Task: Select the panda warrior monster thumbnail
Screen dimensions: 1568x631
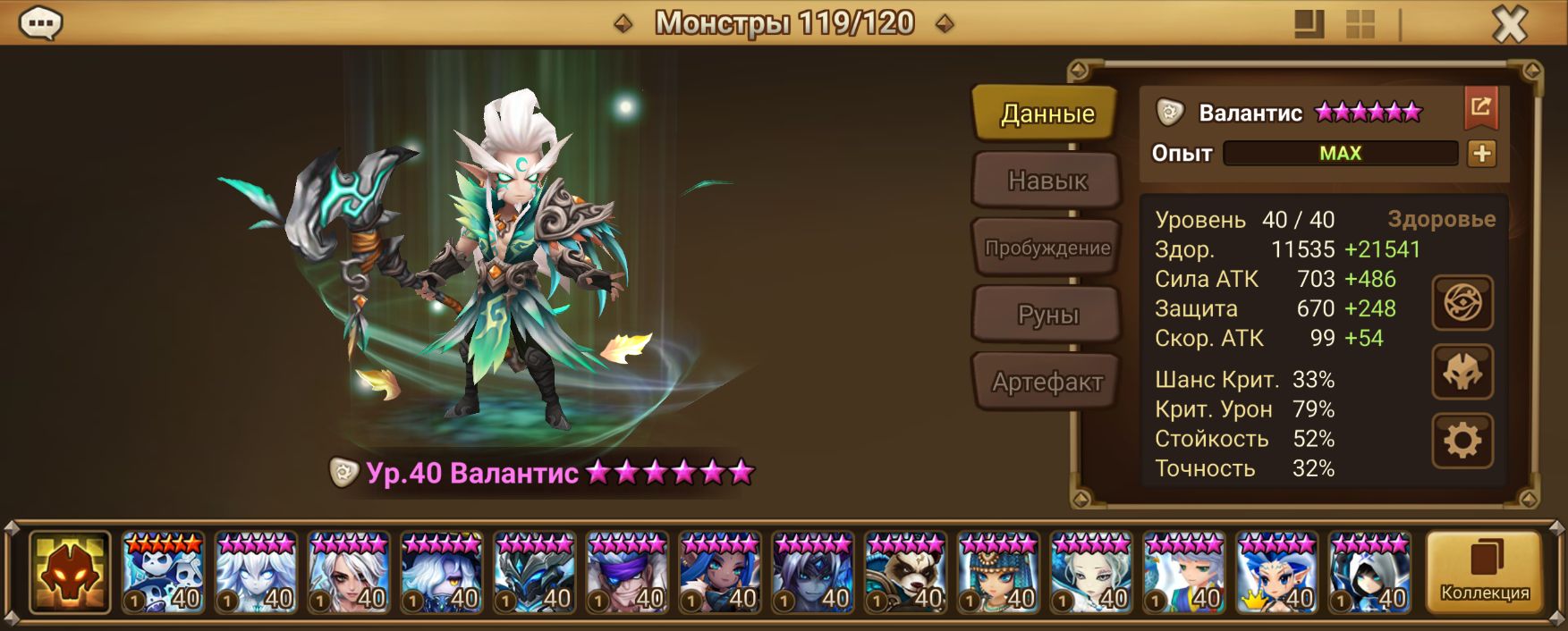Action: point(905,573)
